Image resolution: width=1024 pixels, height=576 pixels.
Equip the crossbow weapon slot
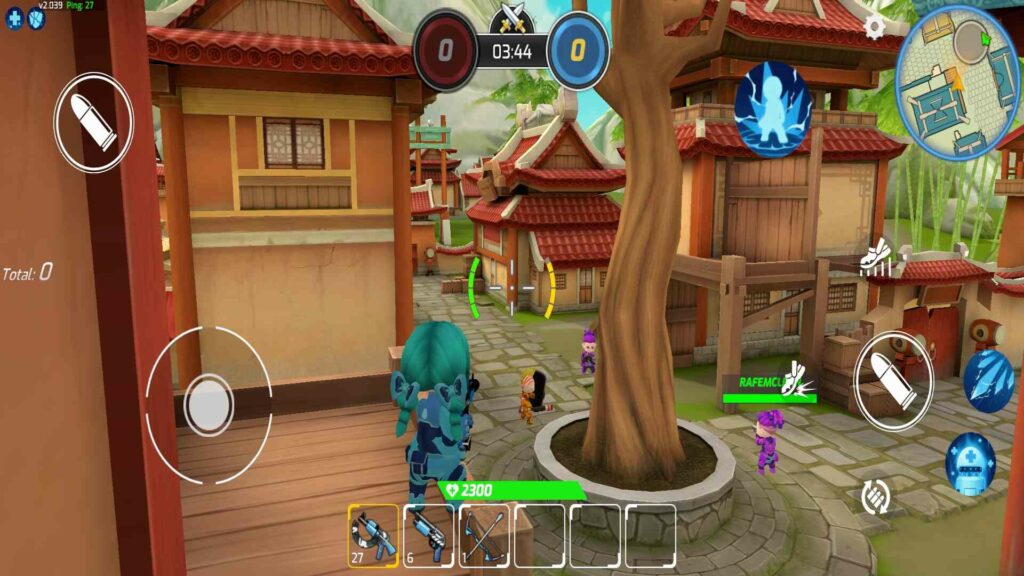point(484,535)
